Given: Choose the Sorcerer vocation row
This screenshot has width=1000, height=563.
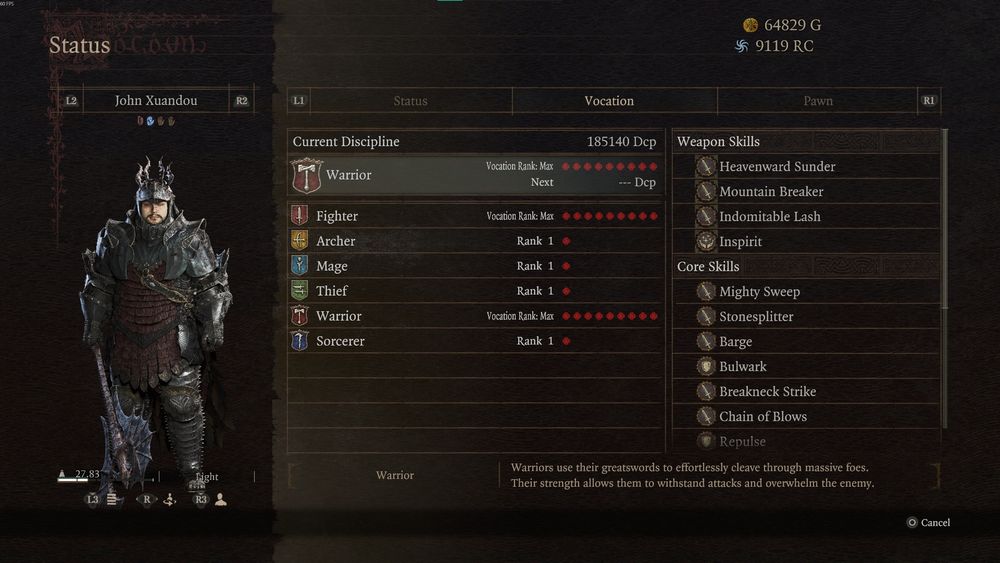Looking at the screenshot, I should (x=475, y=341).
